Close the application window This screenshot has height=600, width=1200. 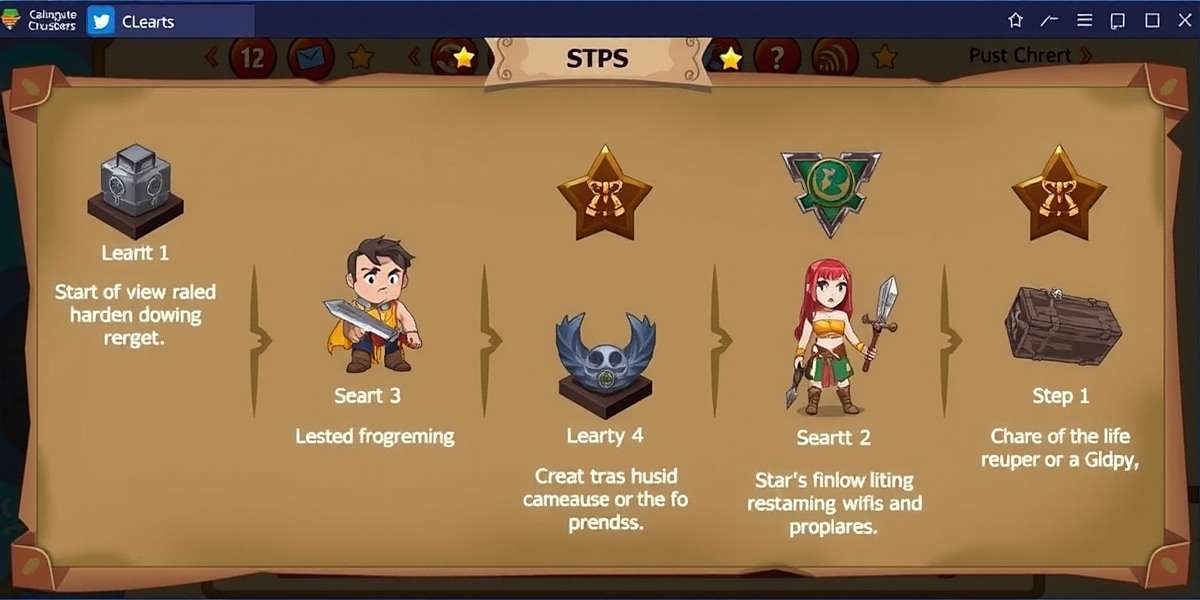[1184, 20]
